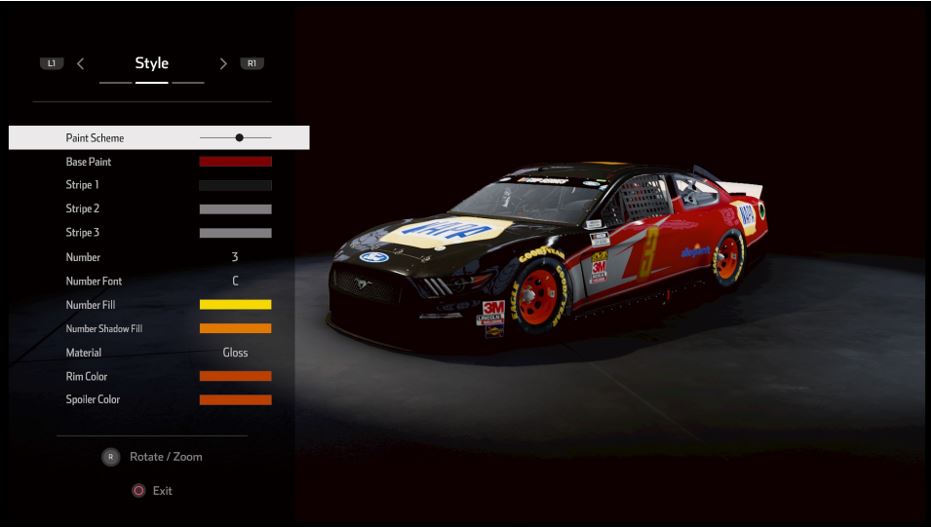Viewport: 931px width, 529px height.
Task: Go to the previous tab with left arrow
Action: [80, 64]
